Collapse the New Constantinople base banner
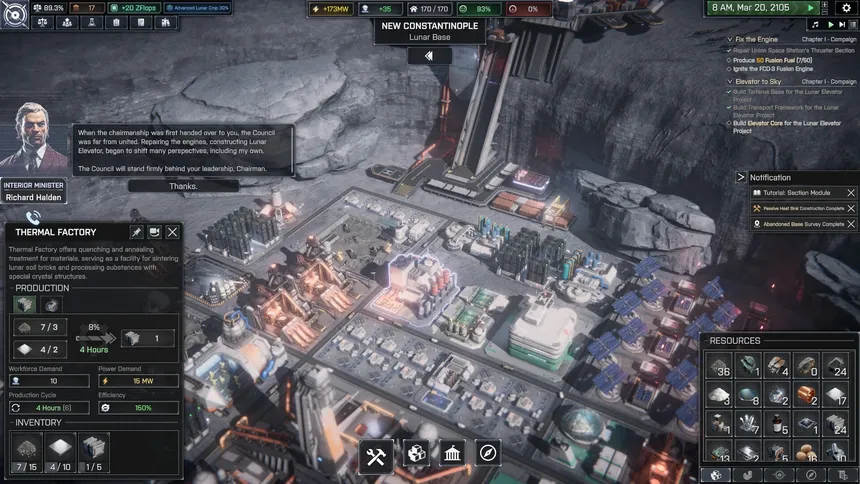Image resolution: width=860 pixels, height=484 pixels. click(x=429, y=56)
